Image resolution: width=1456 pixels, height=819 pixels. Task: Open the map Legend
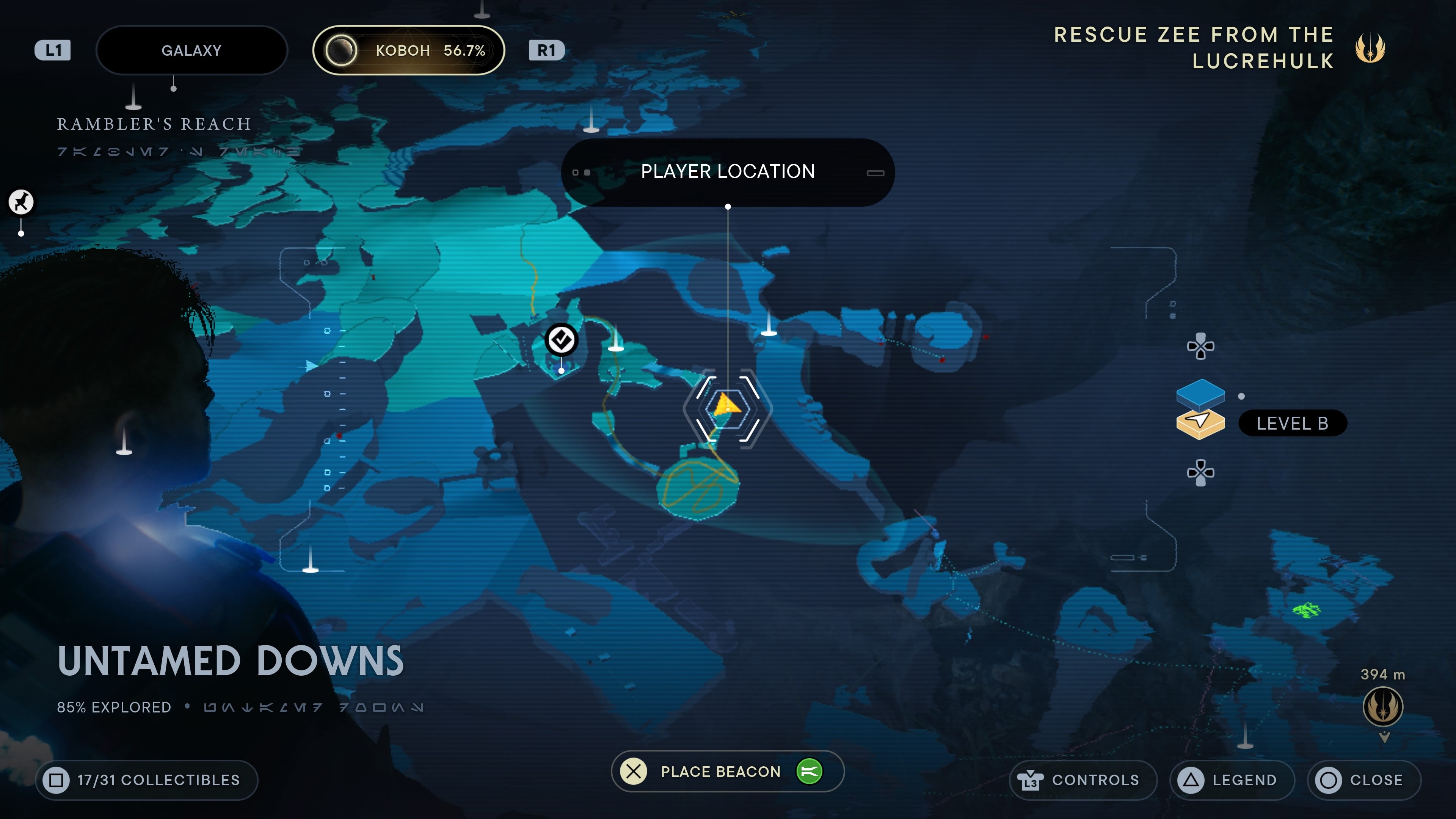coord(1231,780)
